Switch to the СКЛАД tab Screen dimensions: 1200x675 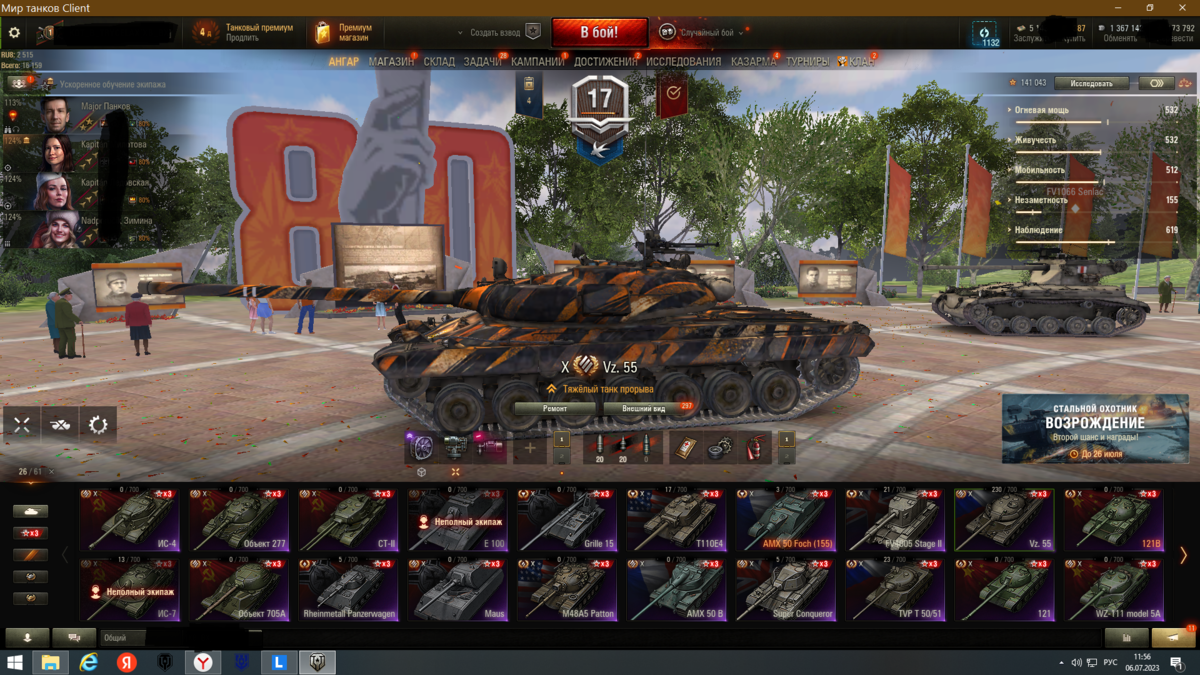(x=439, y=62)
